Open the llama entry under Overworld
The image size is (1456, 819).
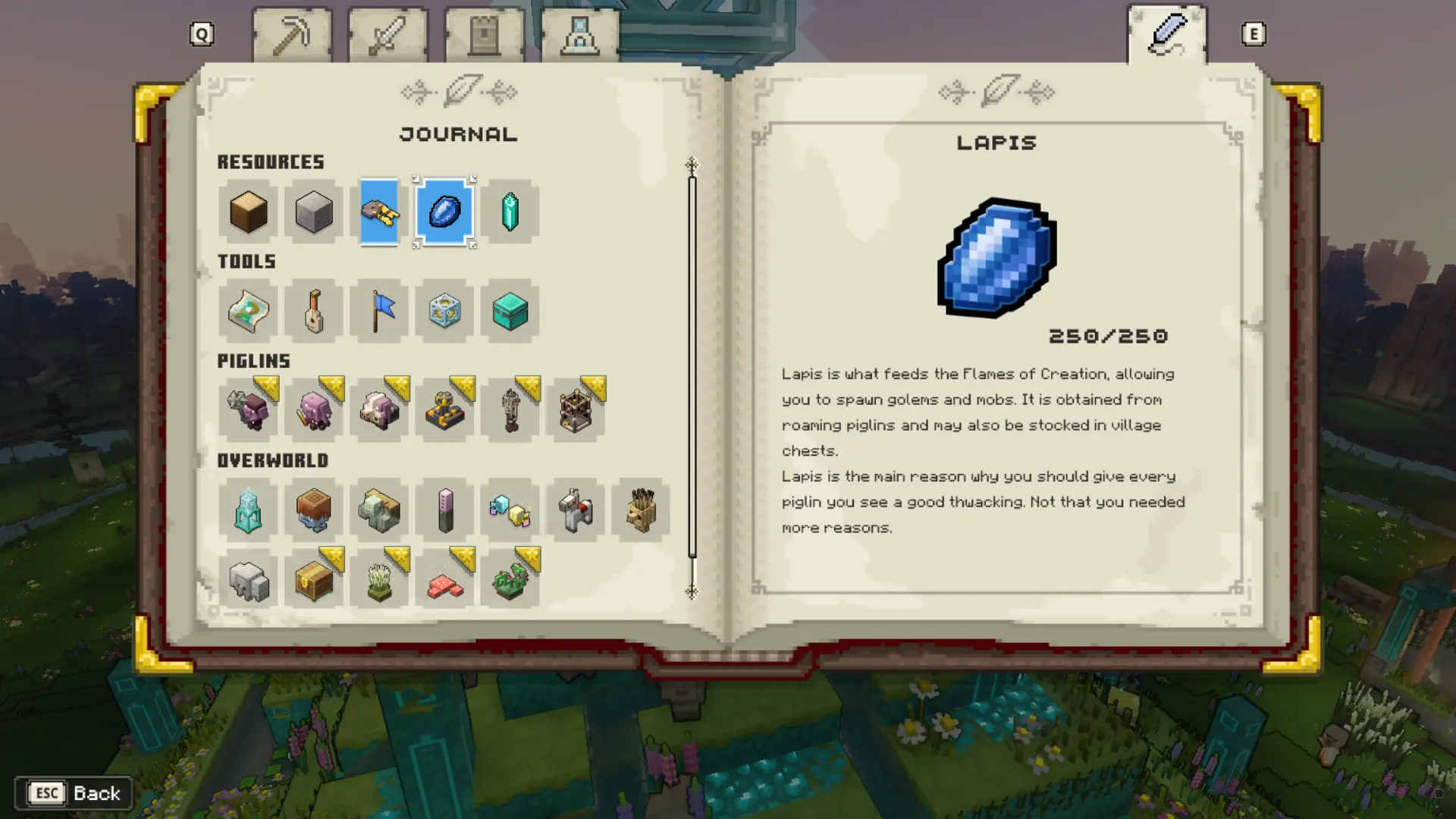click(x=576, y=510)
